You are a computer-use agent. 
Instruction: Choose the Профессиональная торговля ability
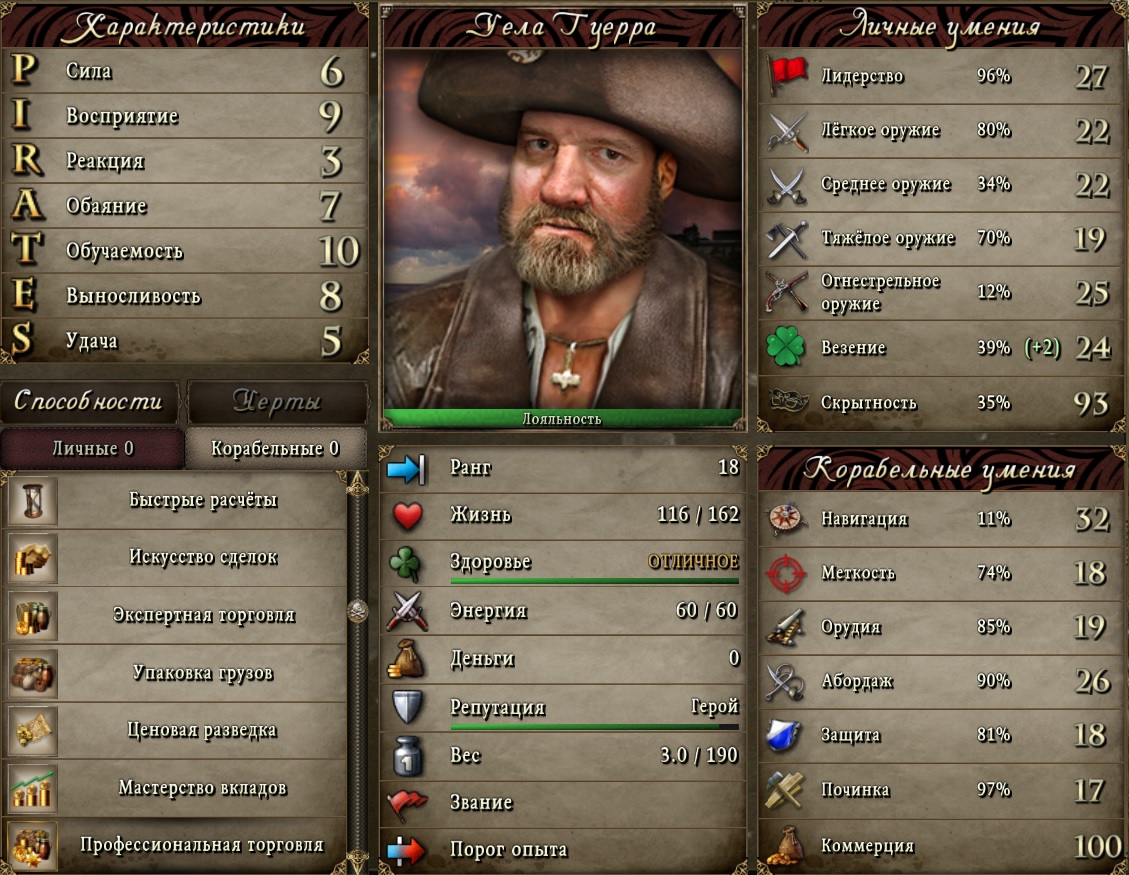click(203, 845)
